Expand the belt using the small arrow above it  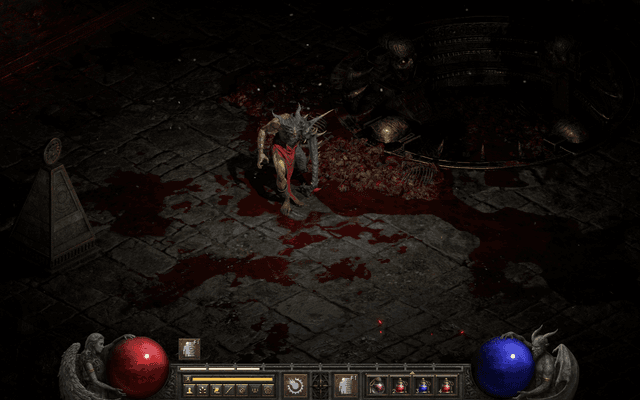412,372
